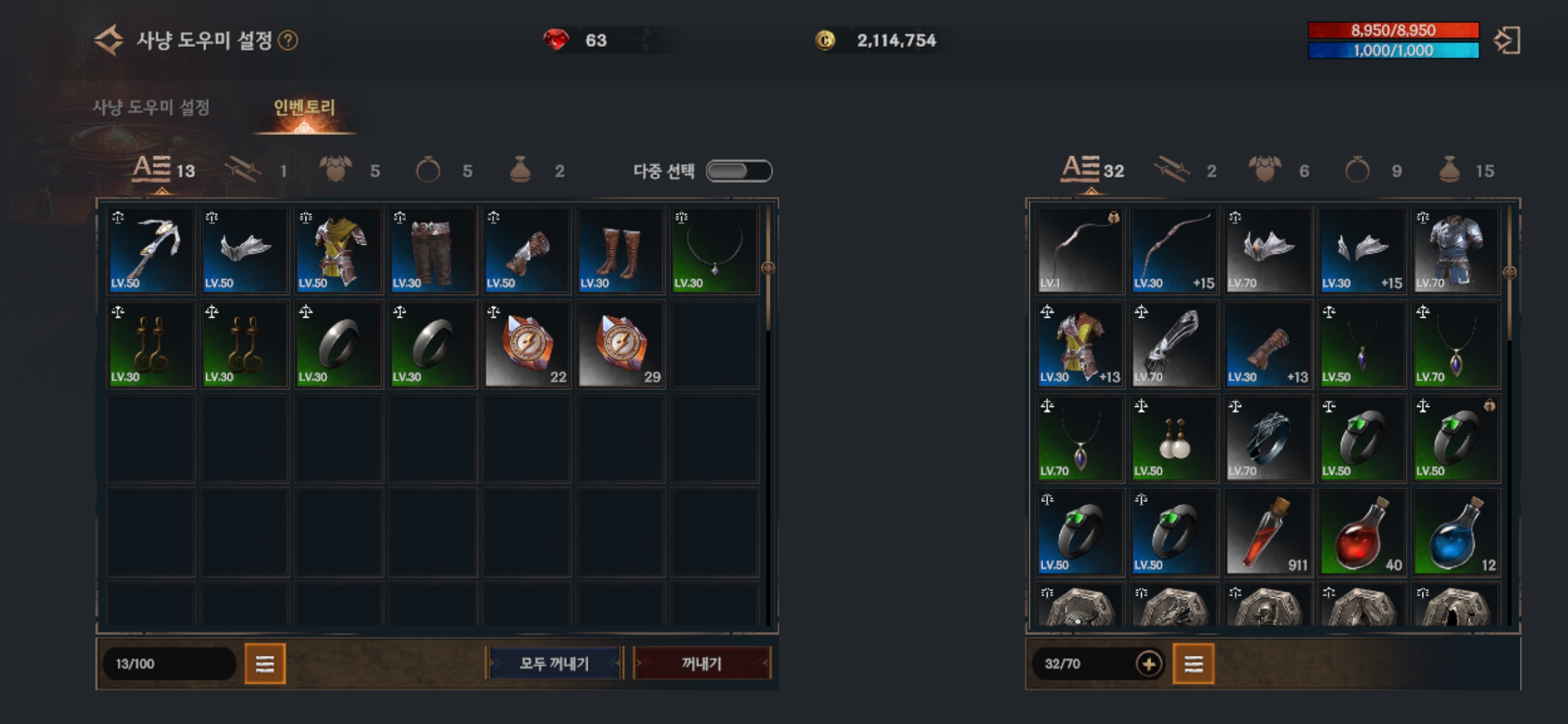Expand bag capacity with the plus button
Viewport: 1568px width, 724px height.
1149,664
